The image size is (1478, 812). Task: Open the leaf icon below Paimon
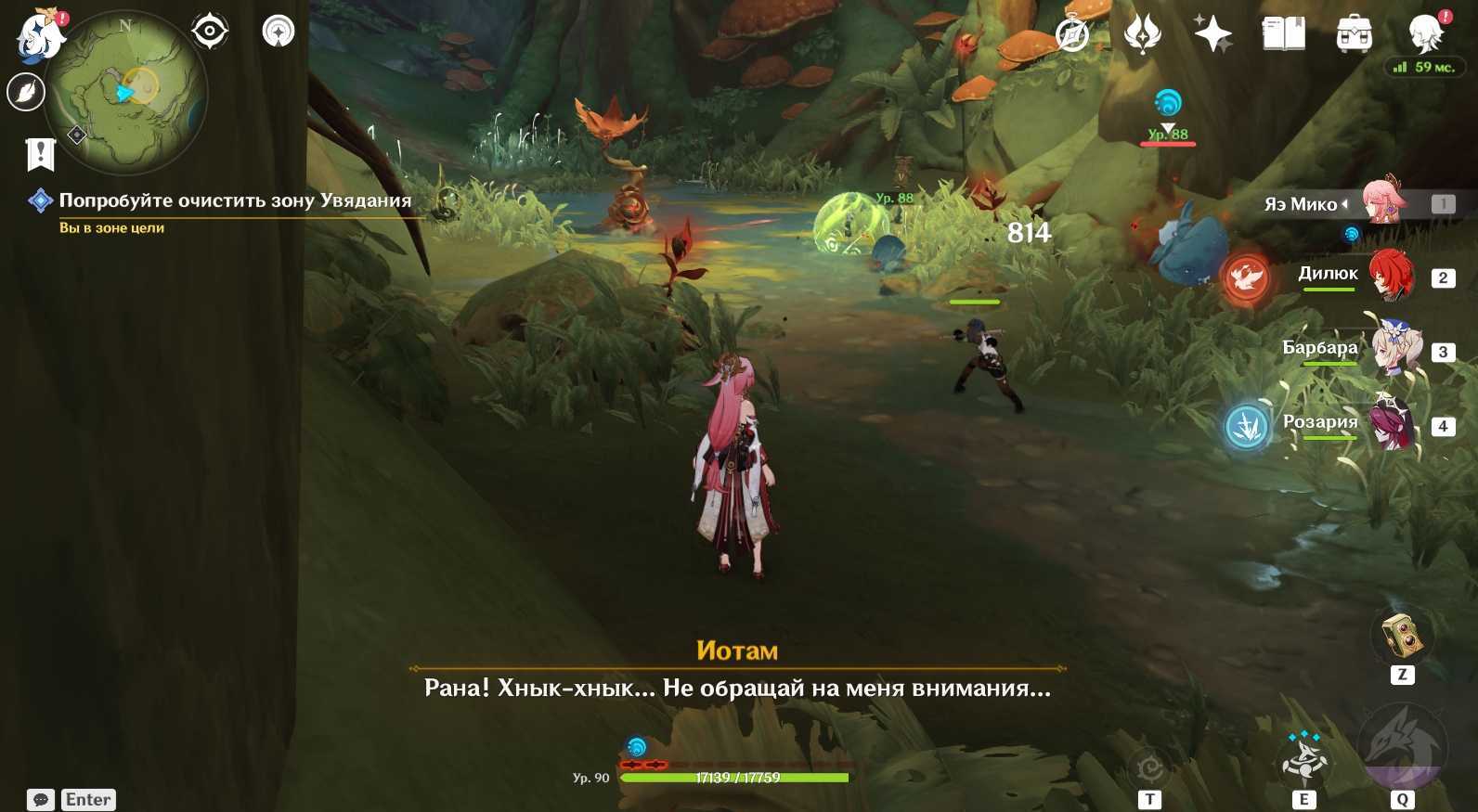[x=26, y=92]
